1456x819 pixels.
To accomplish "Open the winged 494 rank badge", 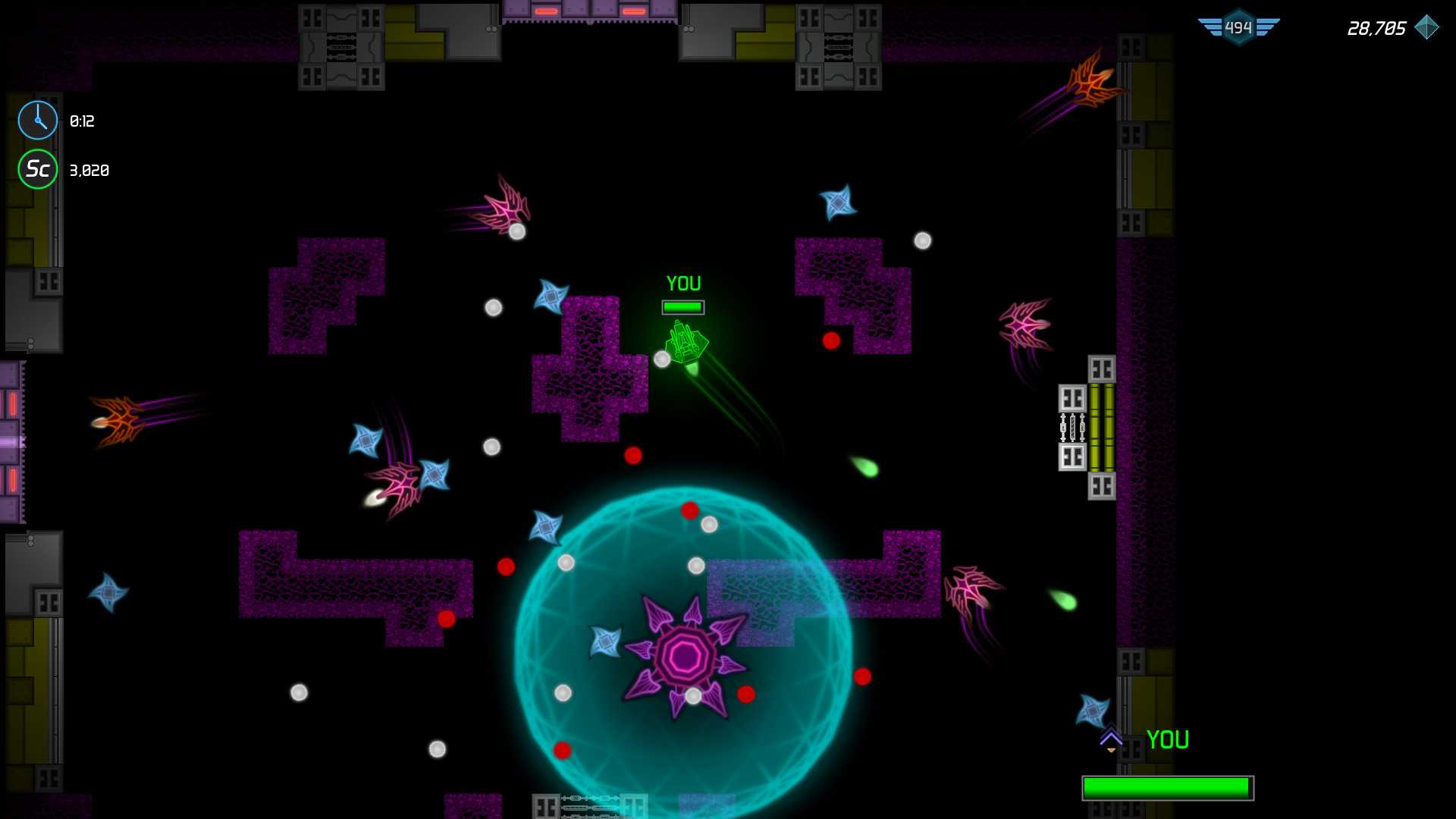I will point(1238,28).
